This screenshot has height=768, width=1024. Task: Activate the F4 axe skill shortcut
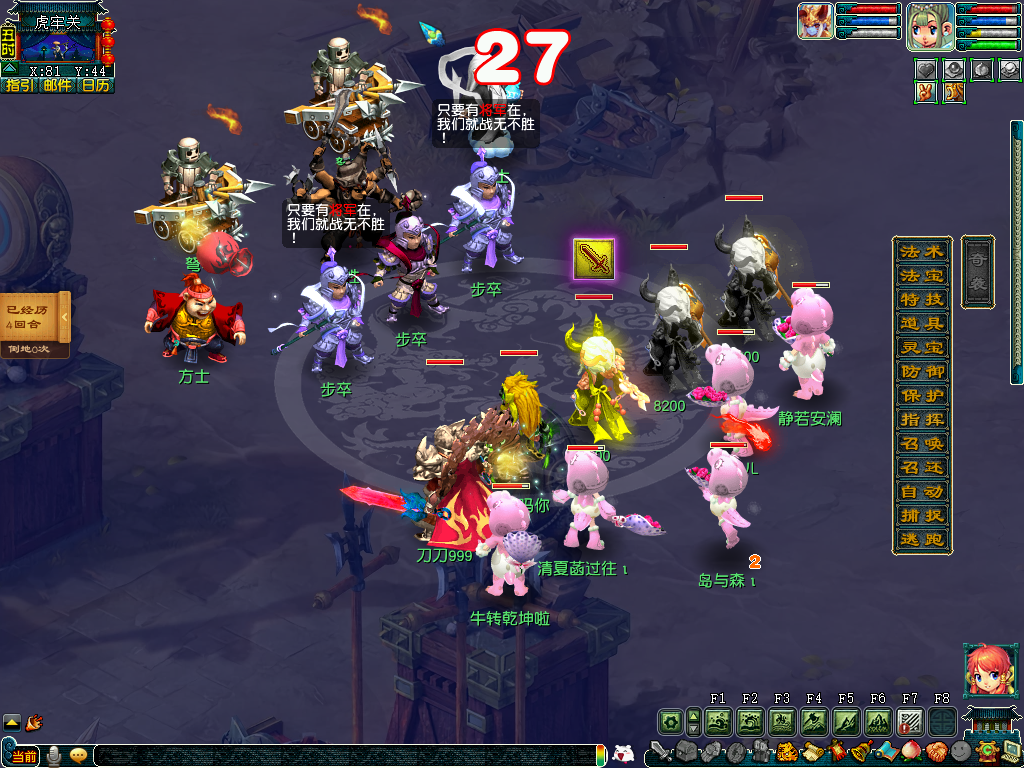tap(814, 720)
